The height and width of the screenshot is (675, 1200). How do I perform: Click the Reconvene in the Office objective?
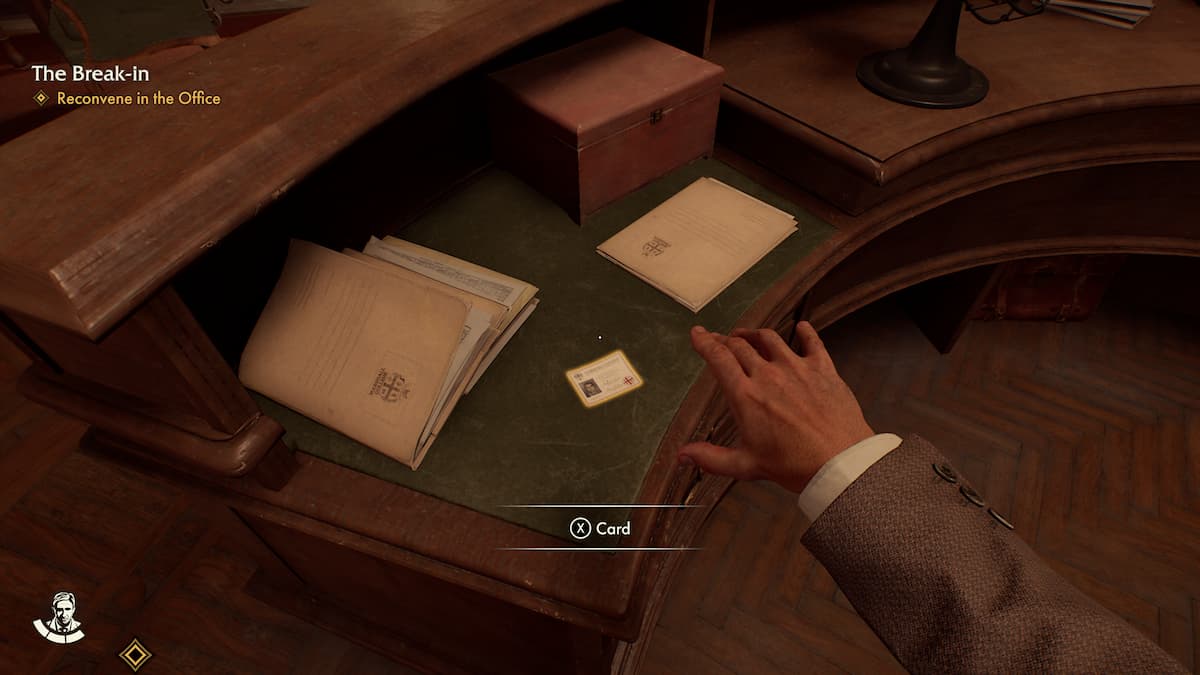click(x=138, y=98)
